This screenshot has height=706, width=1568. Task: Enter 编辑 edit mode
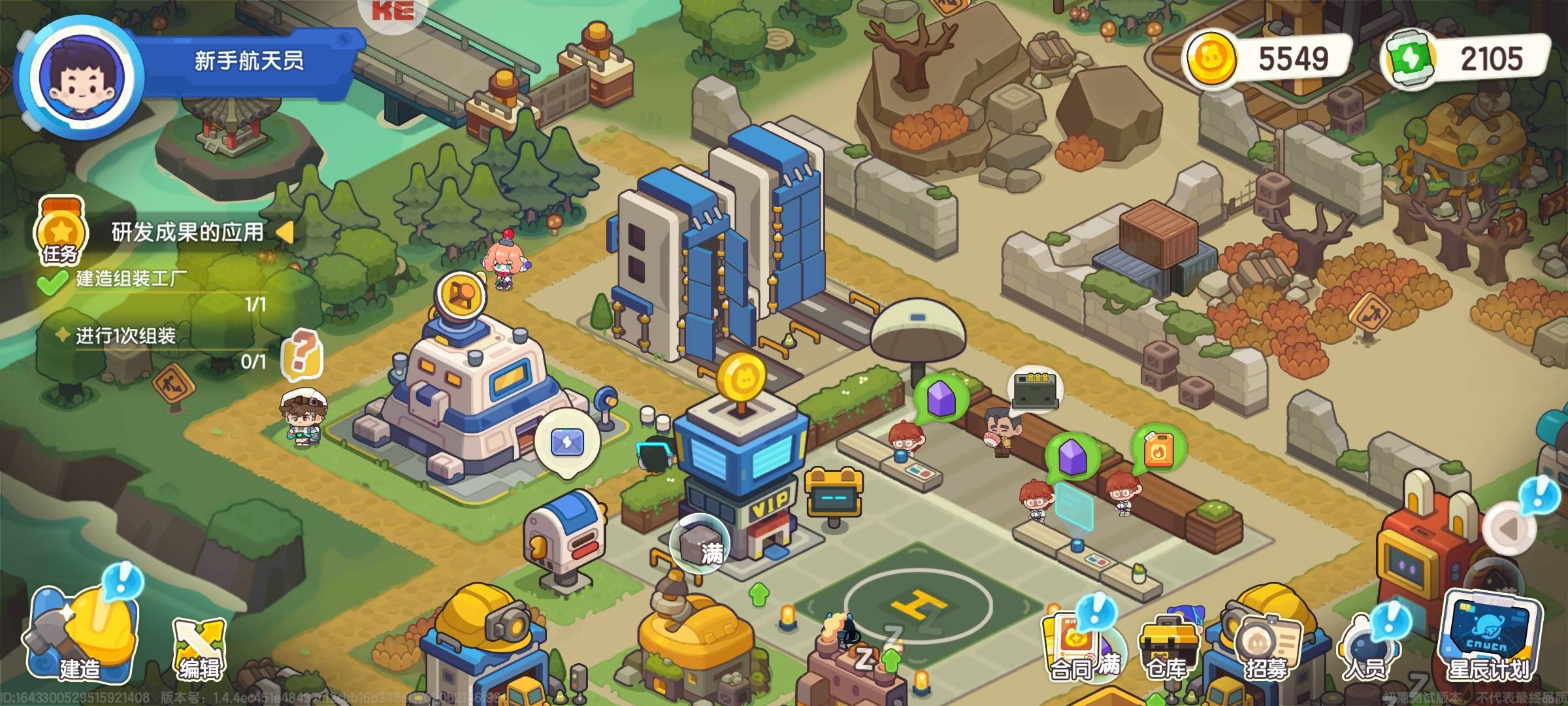click(x=199, y=647)
